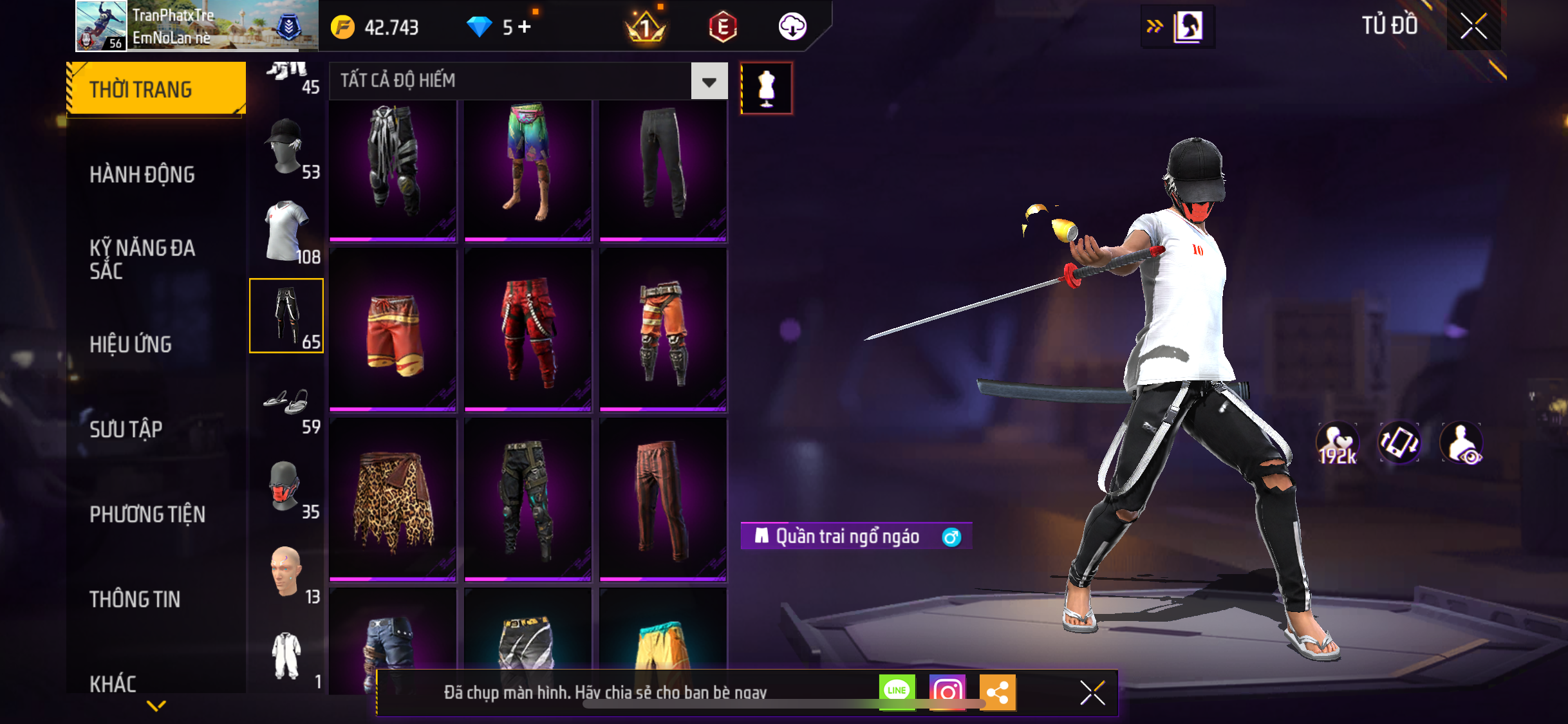Share the screenshot to Instagram
The width and height of the screenshot is (1568, 724).
click(947, 692)
